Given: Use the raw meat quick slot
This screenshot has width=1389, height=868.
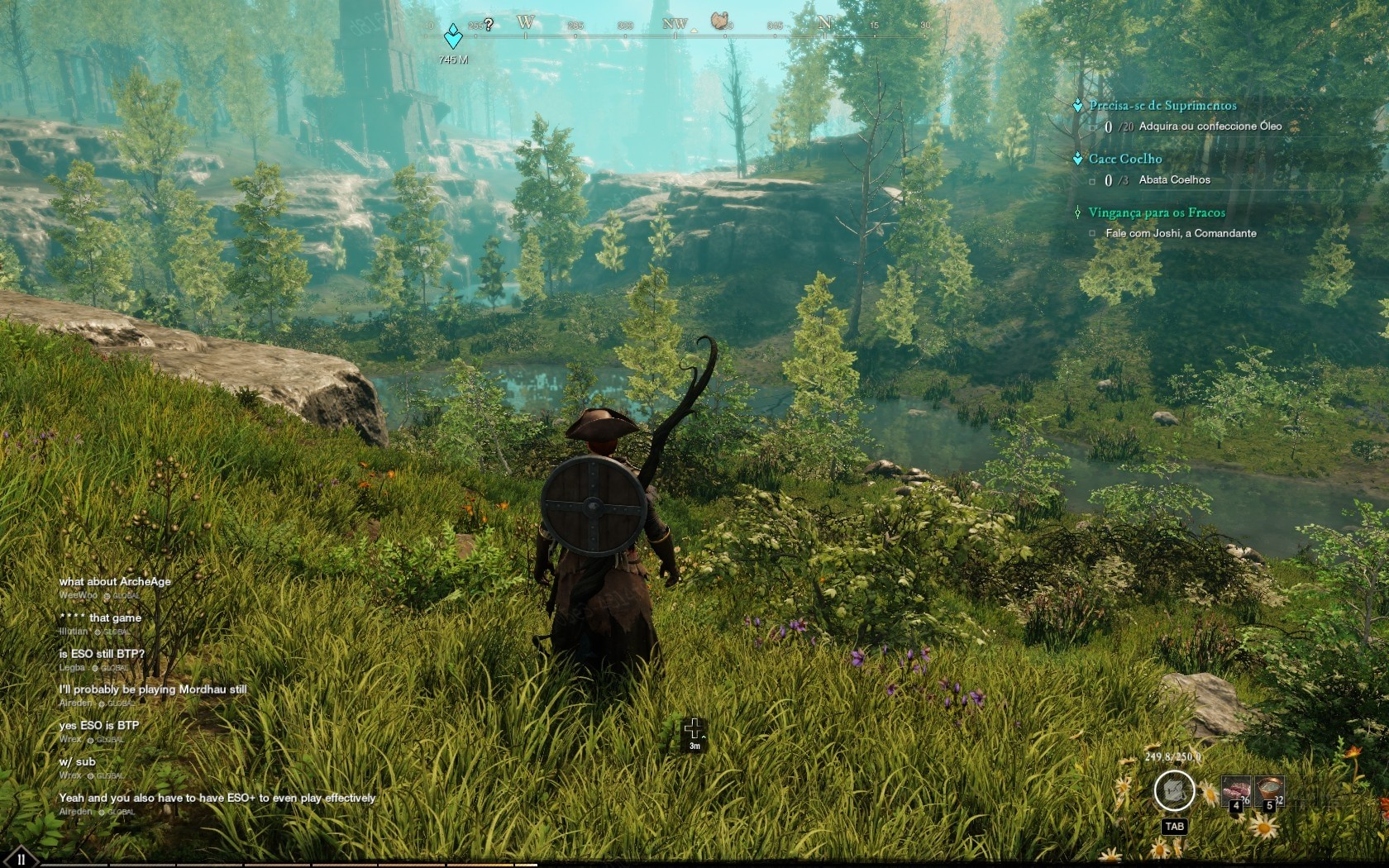Looking at the screenshot, I should click(x=1236, y=792).
